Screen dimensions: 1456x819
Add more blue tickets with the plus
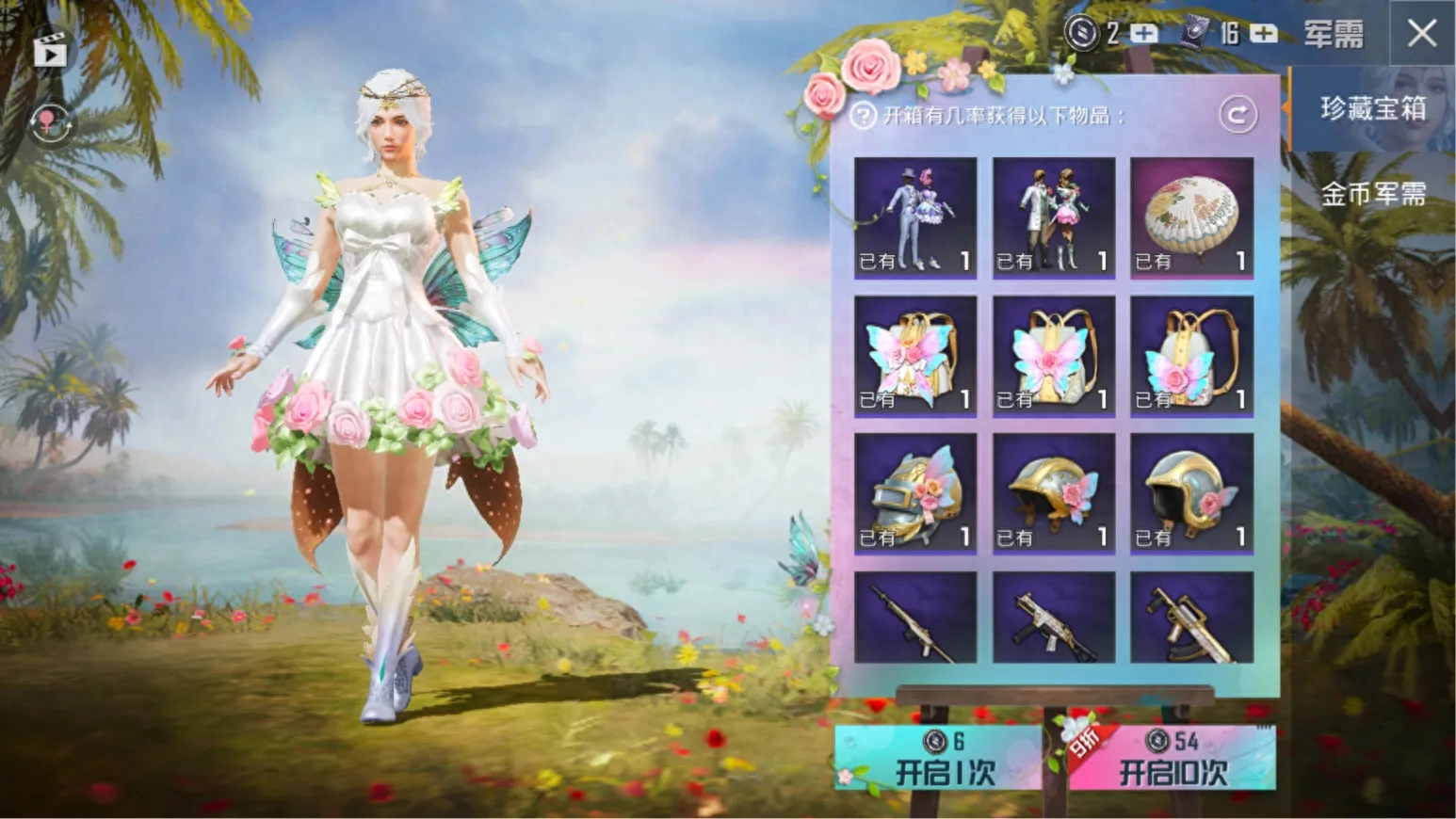tap(1263, 34)
